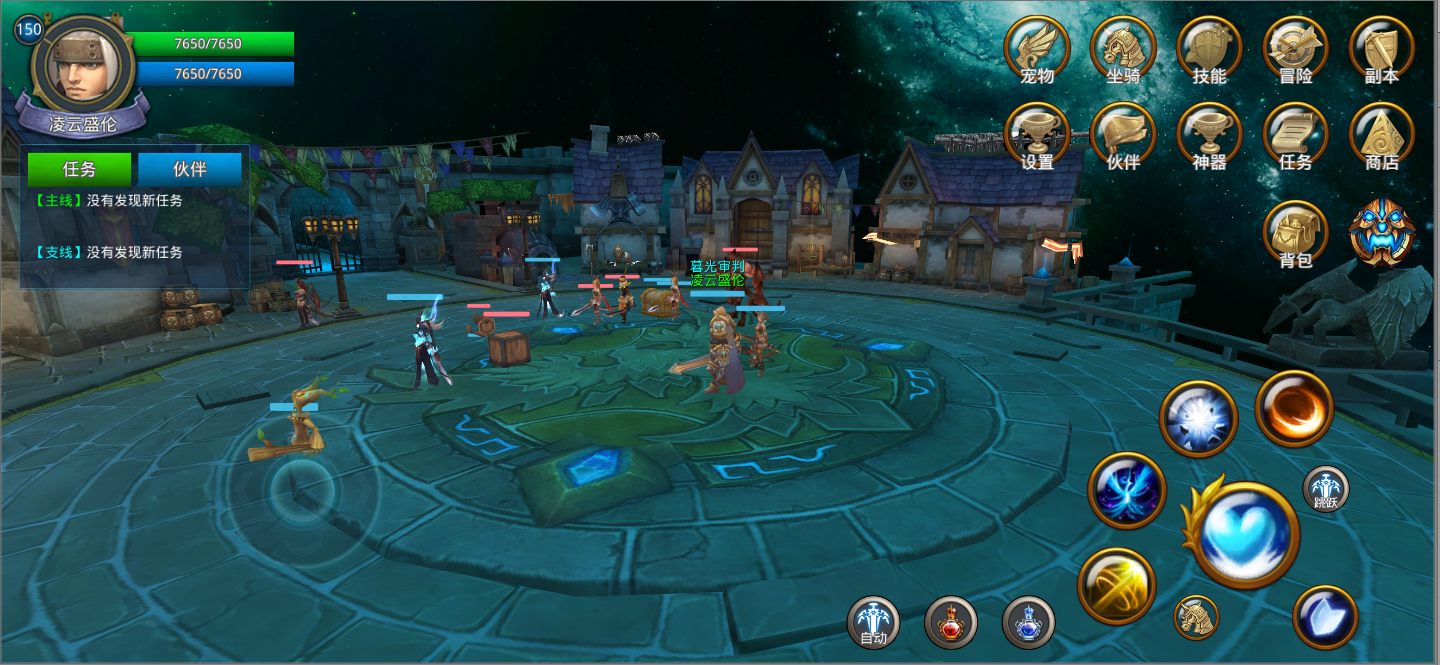
Task: Use the blue mana potion
Action: (x=1028, y=622)
